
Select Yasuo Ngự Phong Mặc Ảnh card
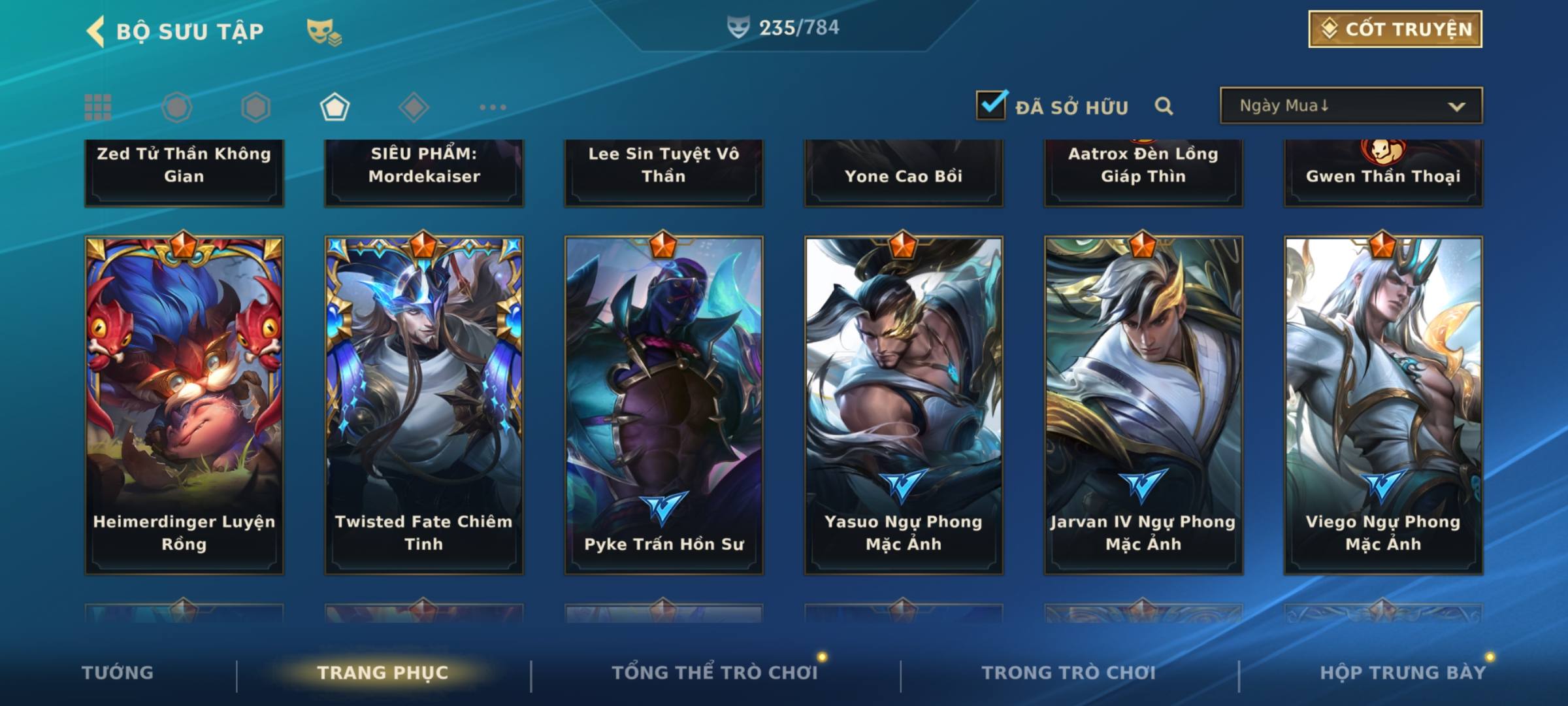click(x=904, y=405)
